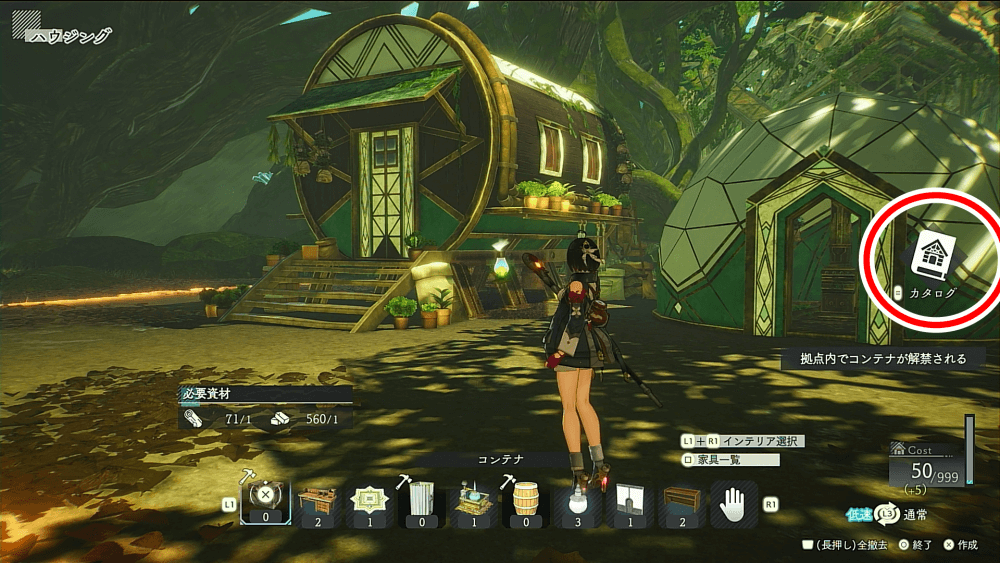Viewport: 1000px width, 563px height.
Task: Pick the white door panel slot
Action: tap(629, 501)
